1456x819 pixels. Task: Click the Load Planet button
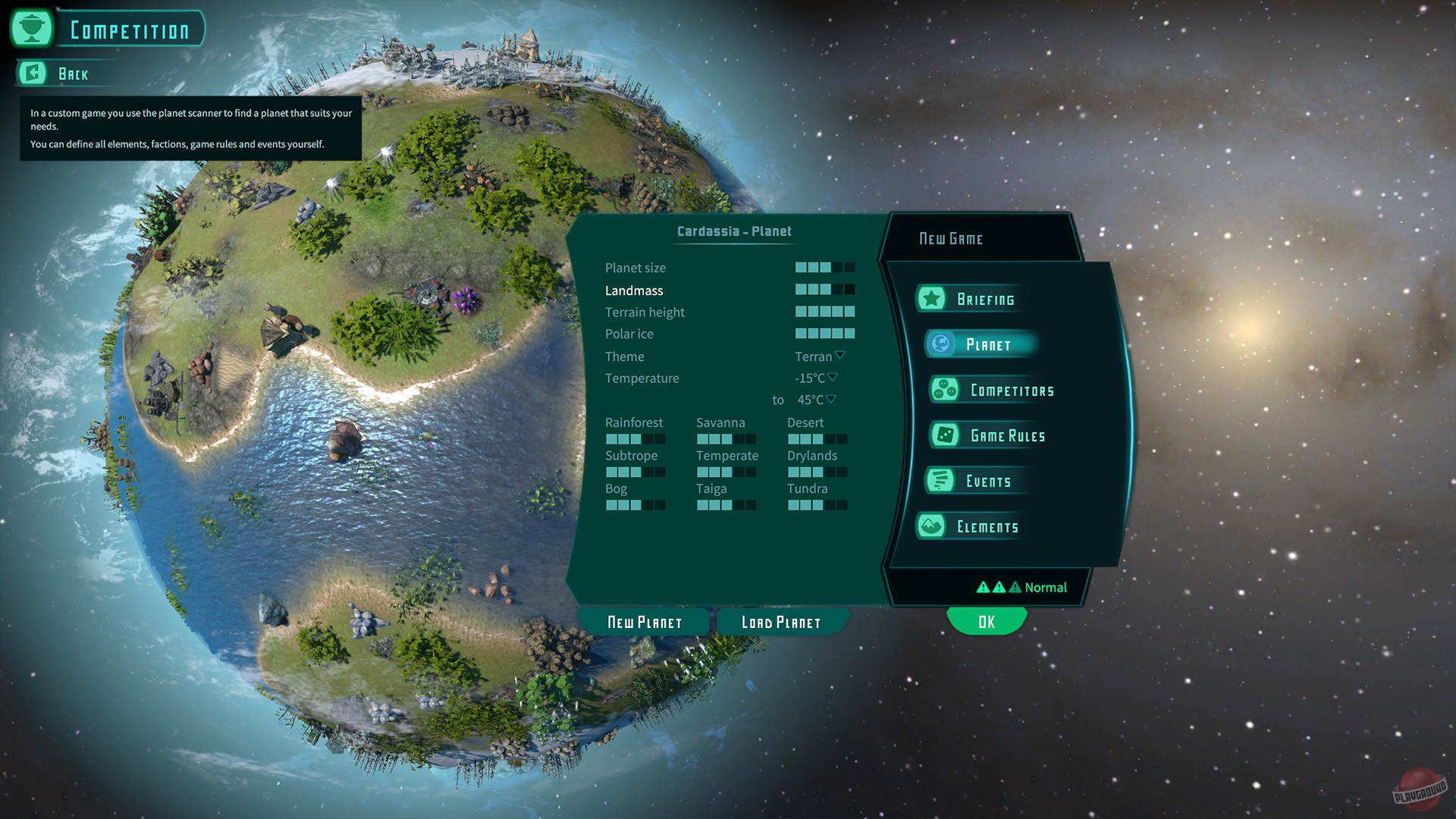point(780,622)
